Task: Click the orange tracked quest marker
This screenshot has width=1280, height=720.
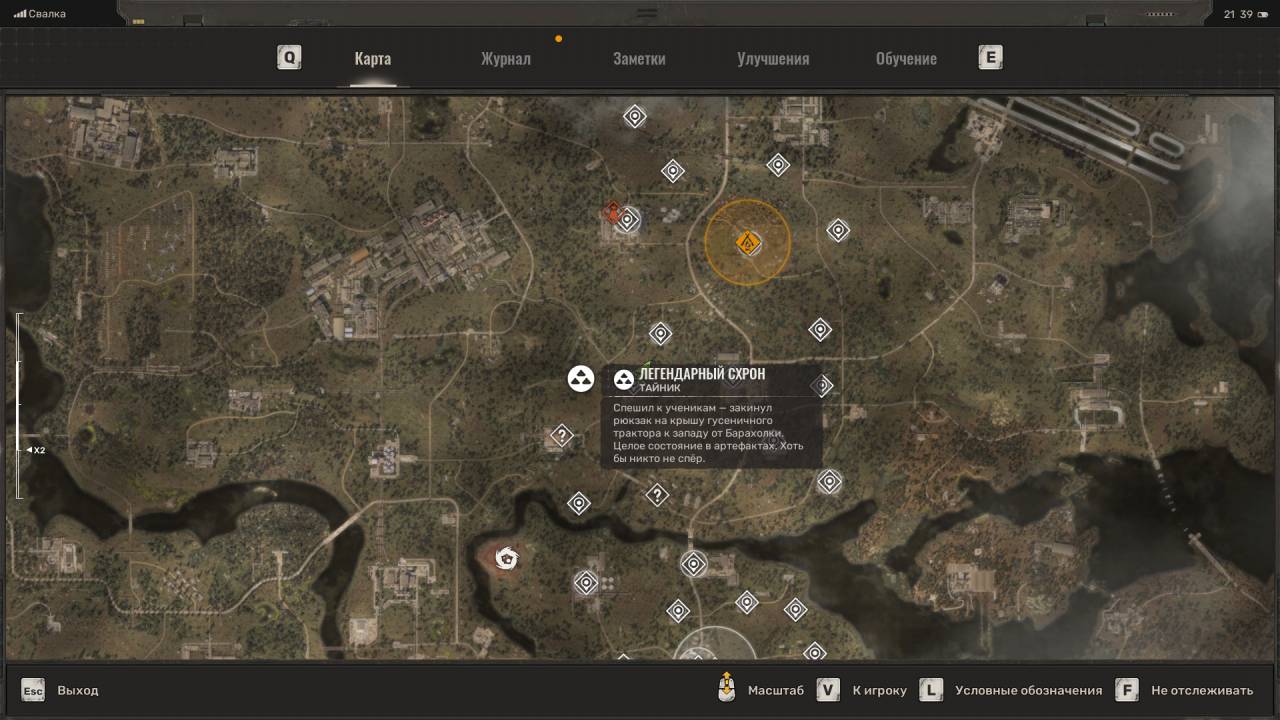Action: pyautogui.click(x=747, y=242)
